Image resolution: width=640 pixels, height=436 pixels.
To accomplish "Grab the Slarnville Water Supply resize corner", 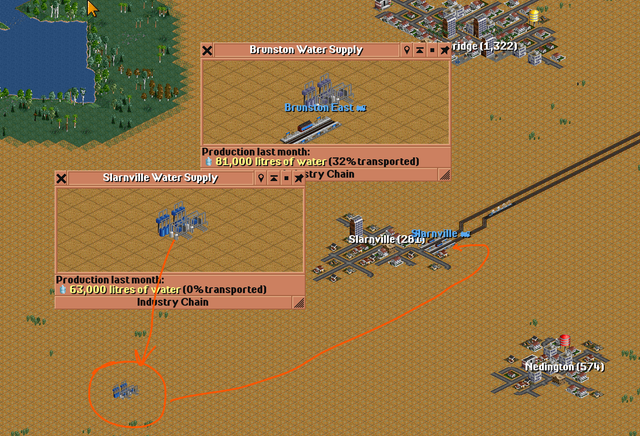I will [298, 302].
